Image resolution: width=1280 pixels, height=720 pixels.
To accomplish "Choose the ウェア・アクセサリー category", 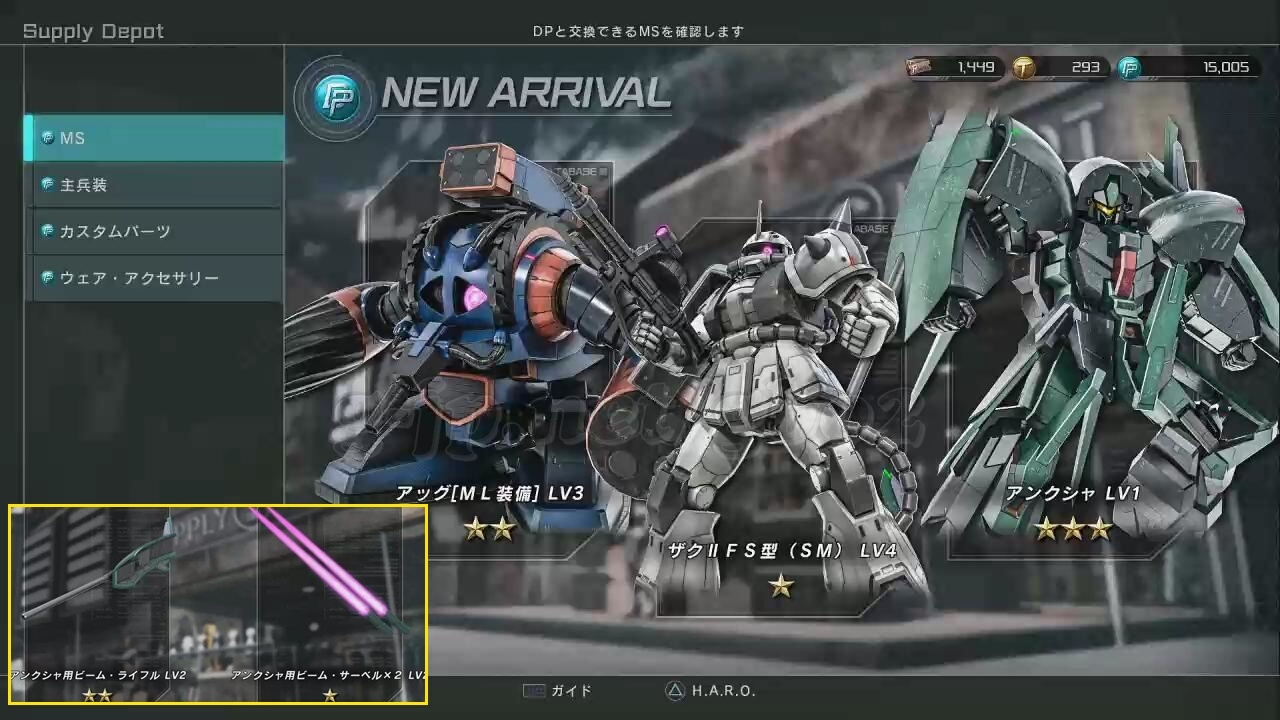I will click(155, 278).
